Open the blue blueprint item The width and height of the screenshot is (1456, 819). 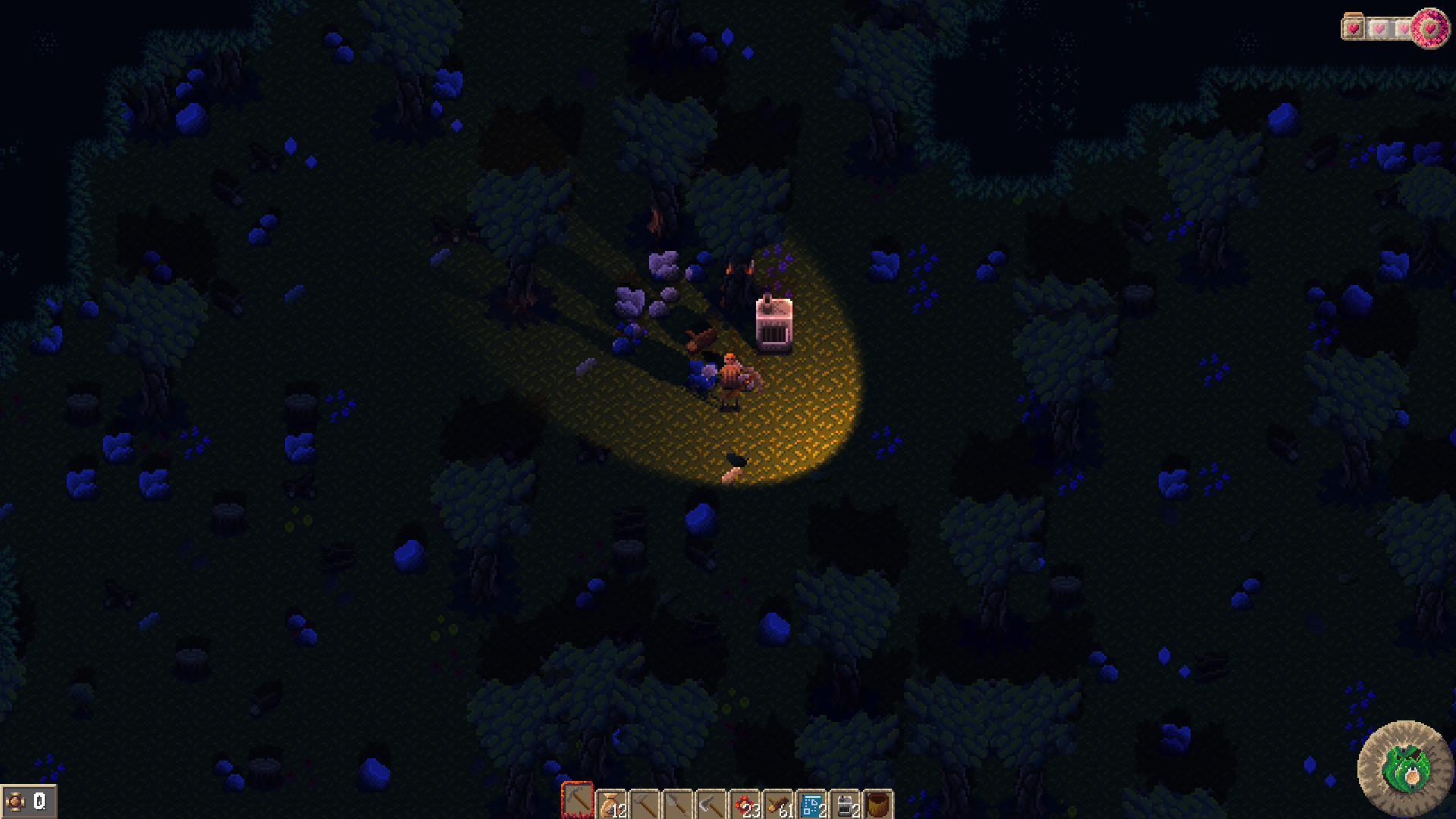[811, 802]
